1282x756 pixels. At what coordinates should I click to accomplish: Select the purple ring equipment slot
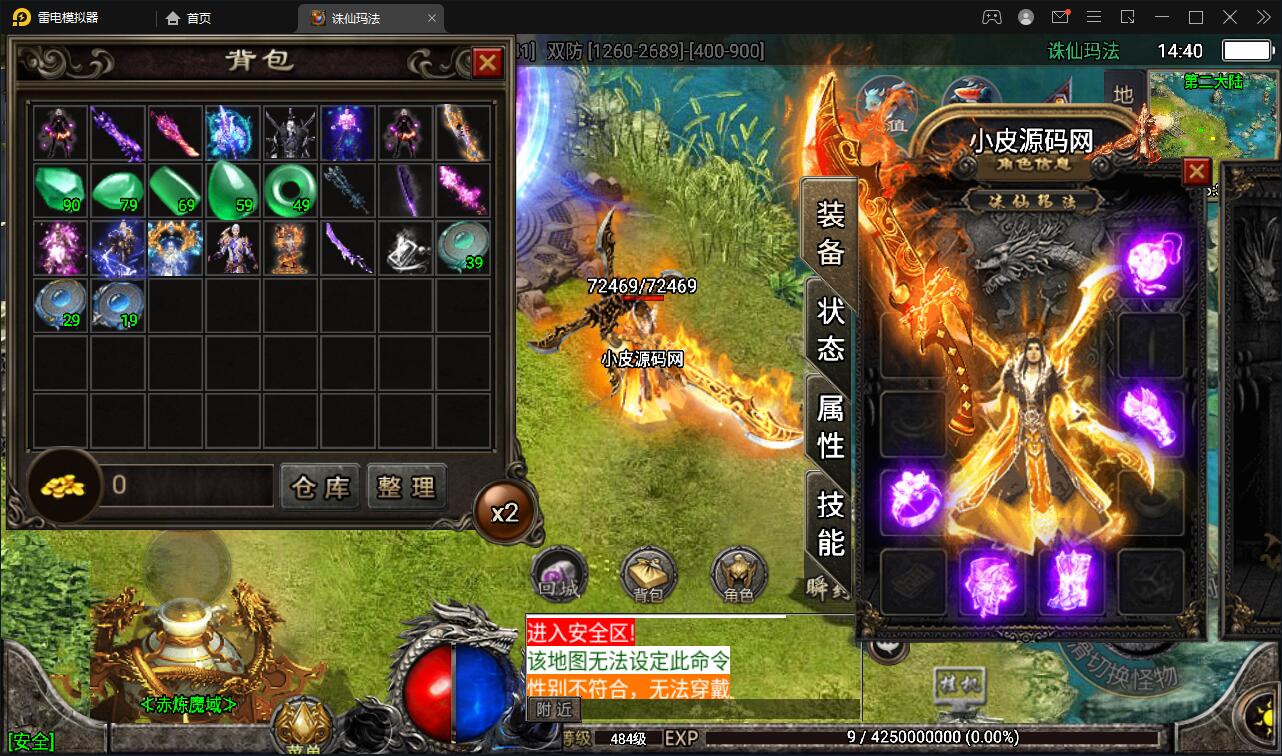(913, 497)
